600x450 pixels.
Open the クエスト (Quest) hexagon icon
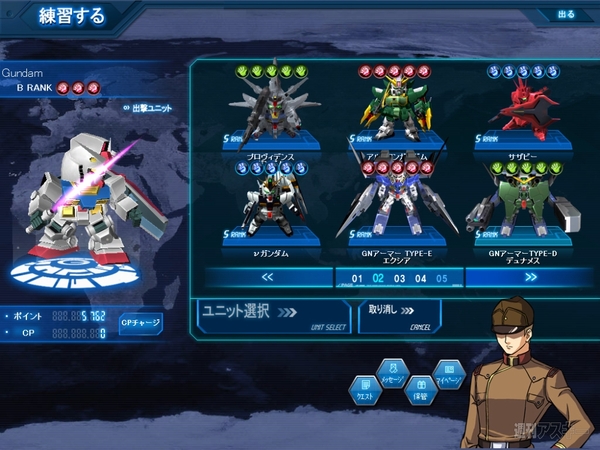click(x=365, y=391)
